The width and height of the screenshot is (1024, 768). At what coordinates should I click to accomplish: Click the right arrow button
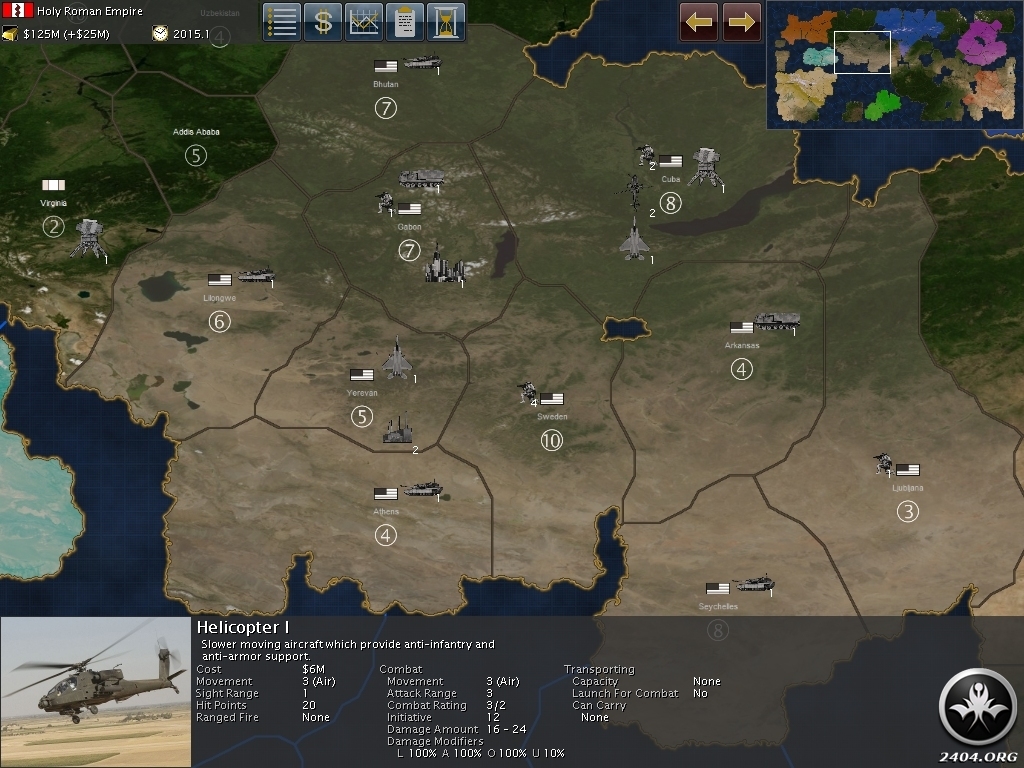click(x=742, y=22)
